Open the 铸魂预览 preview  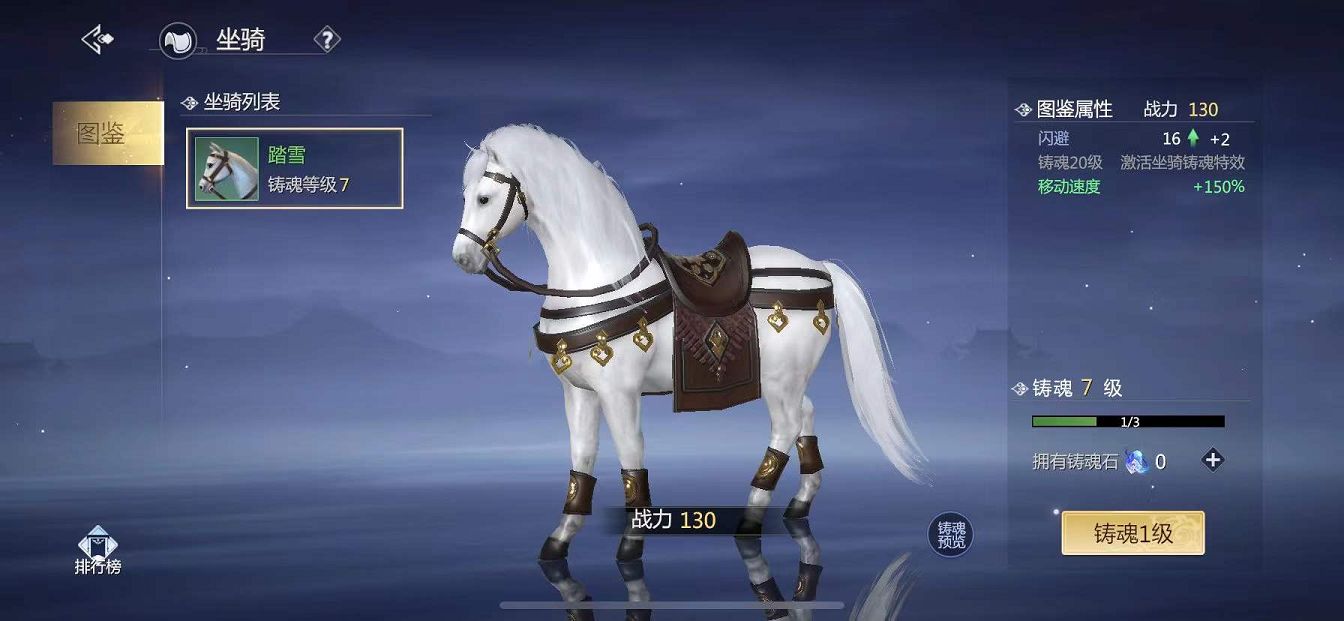950,535
